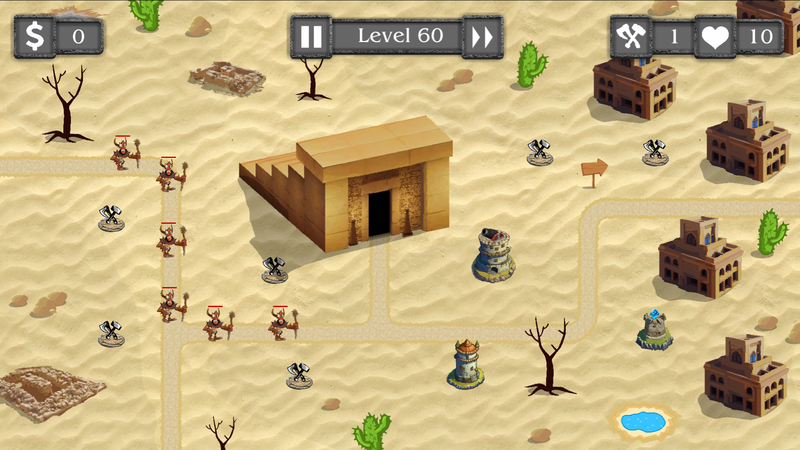Pause the game
This screenshot has width=800, height=450.
tap(311, 37)
